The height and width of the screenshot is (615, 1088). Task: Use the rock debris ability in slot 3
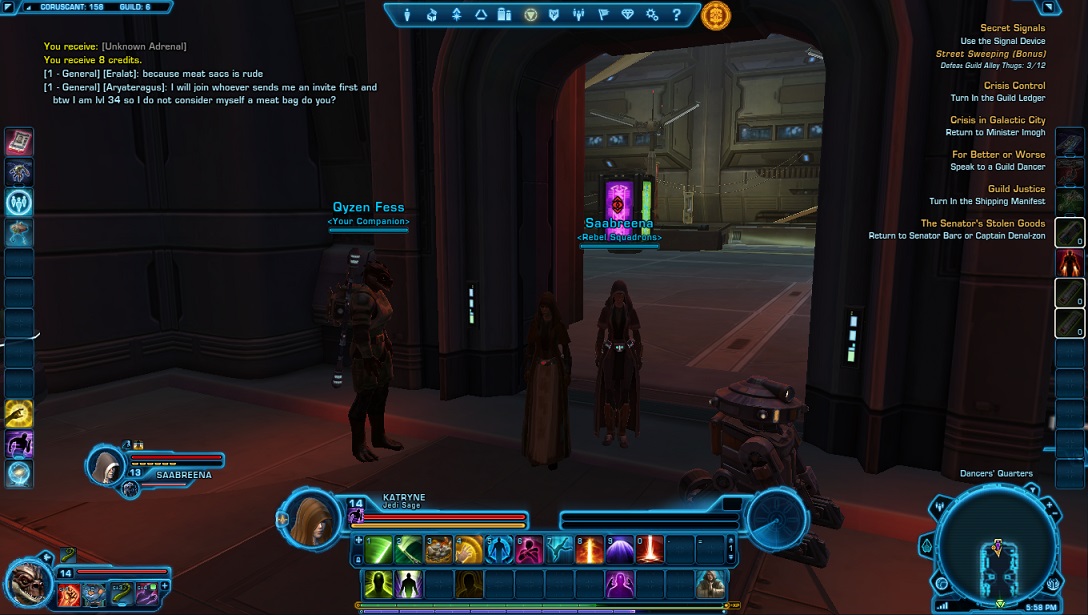tap(439, 549)
